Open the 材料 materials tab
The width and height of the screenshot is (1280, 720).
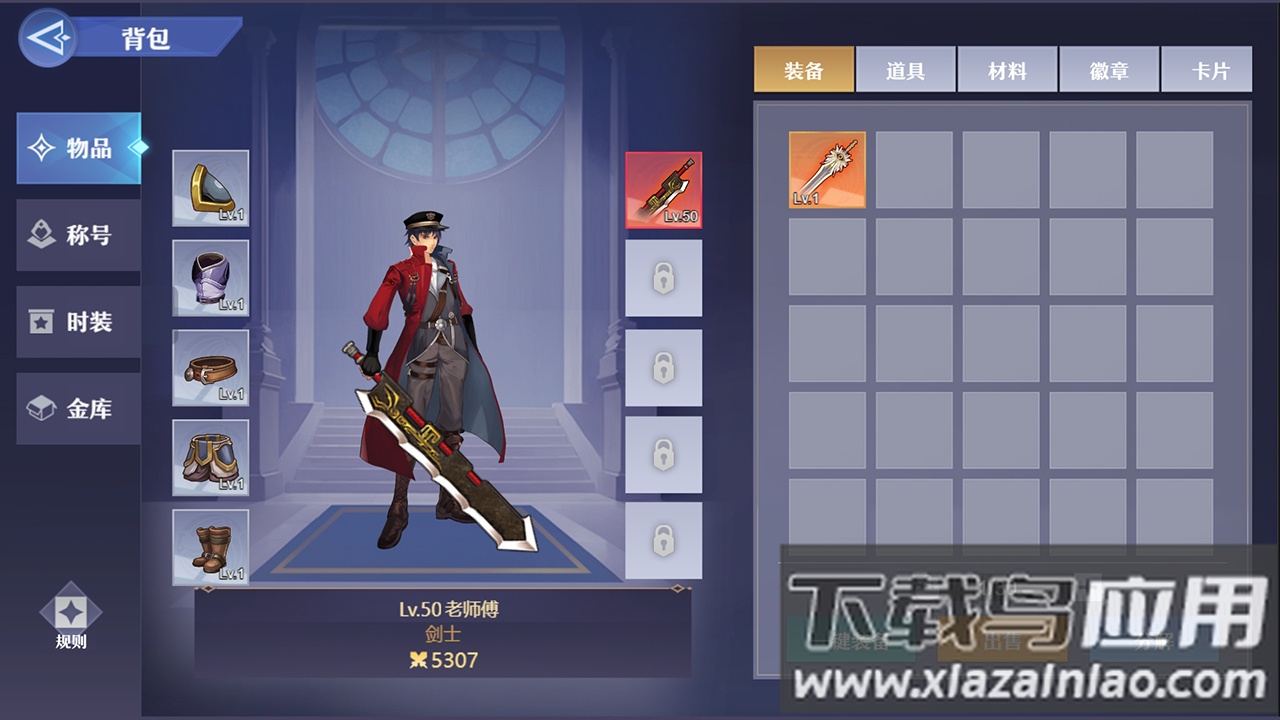pyautogui.click(x=1007, y=68)
